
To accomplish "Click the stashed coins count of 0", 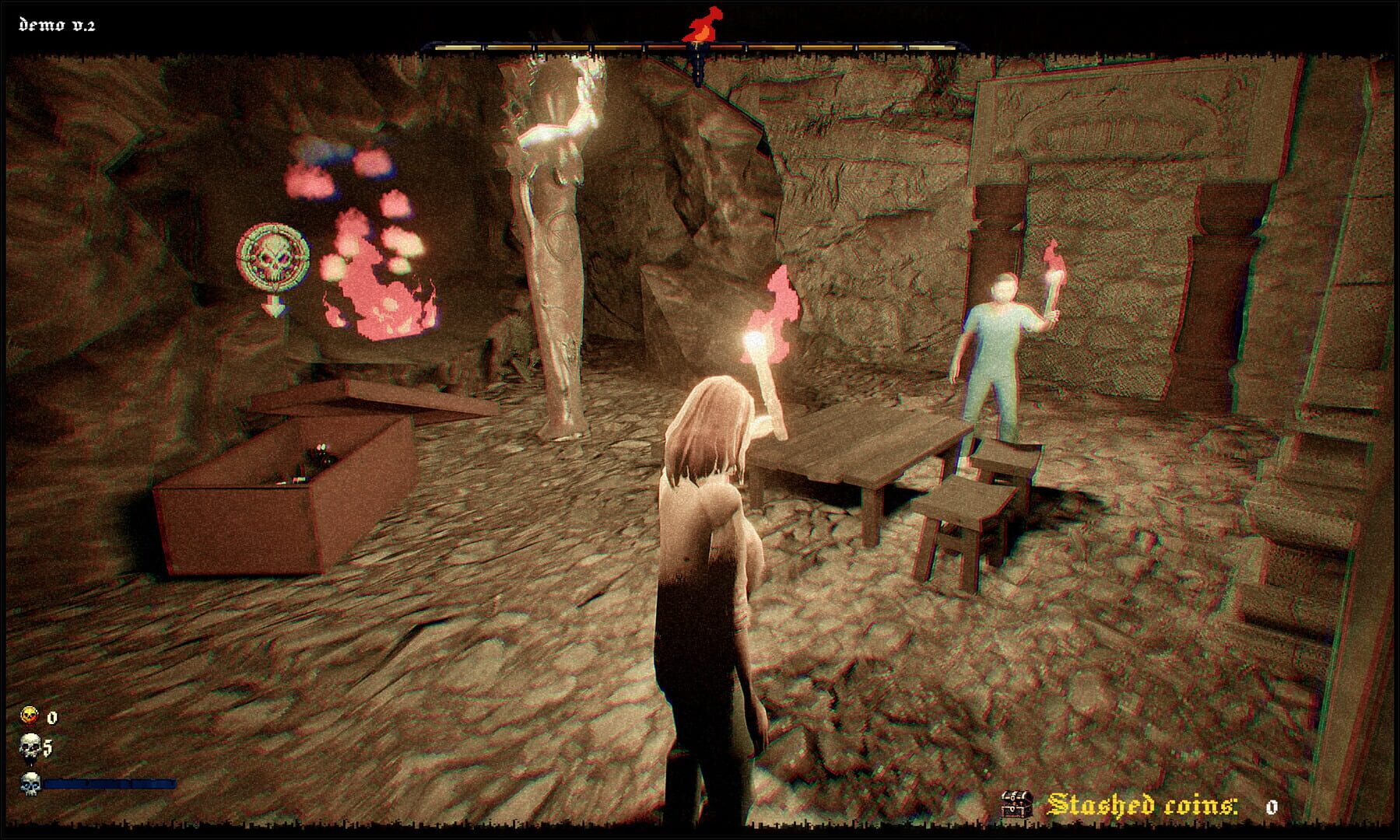I will pos(1272,807).
